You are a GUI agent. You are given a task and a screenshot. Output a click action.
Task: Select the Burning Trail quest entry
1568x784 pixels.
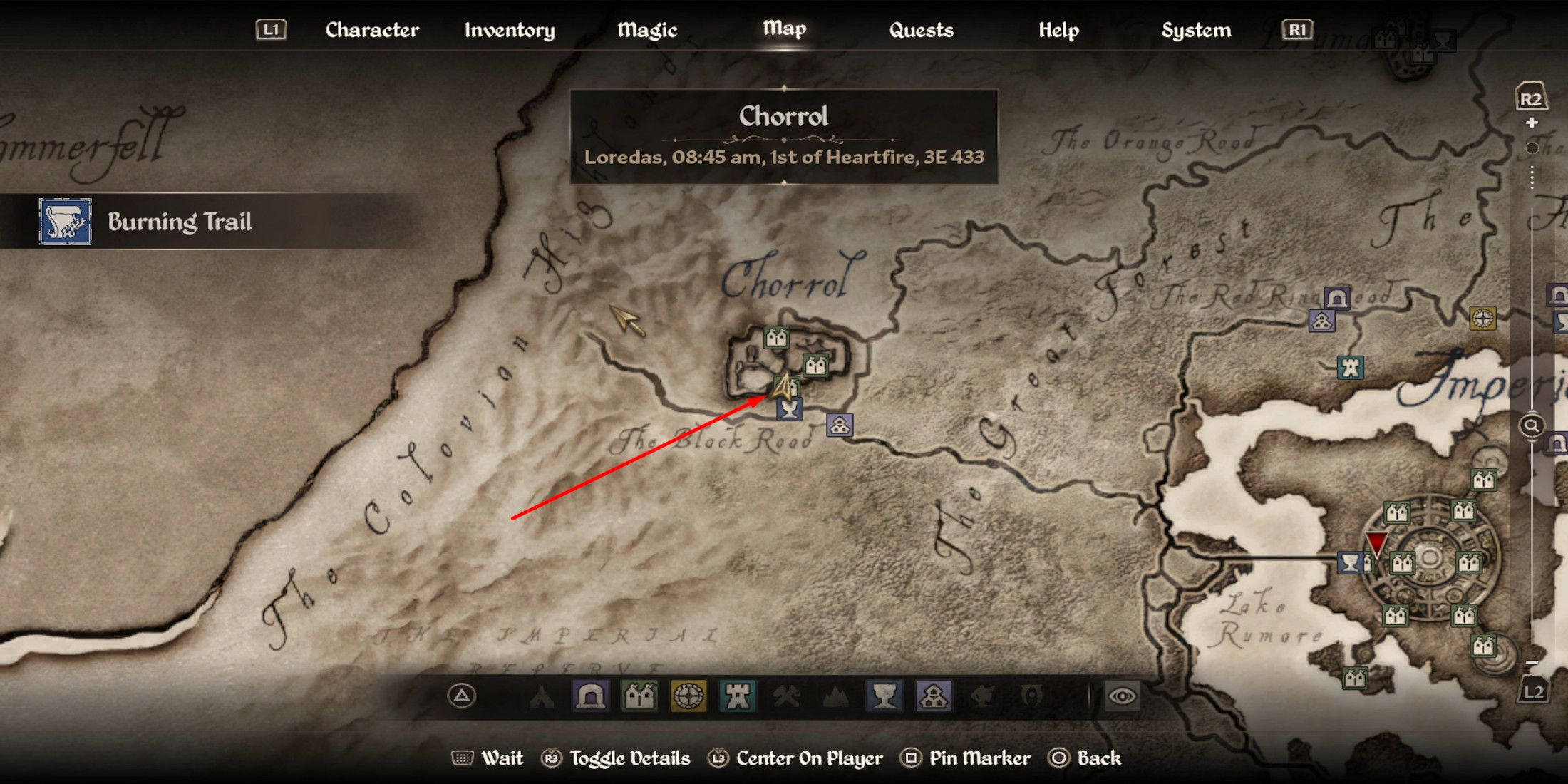(180, 222)
